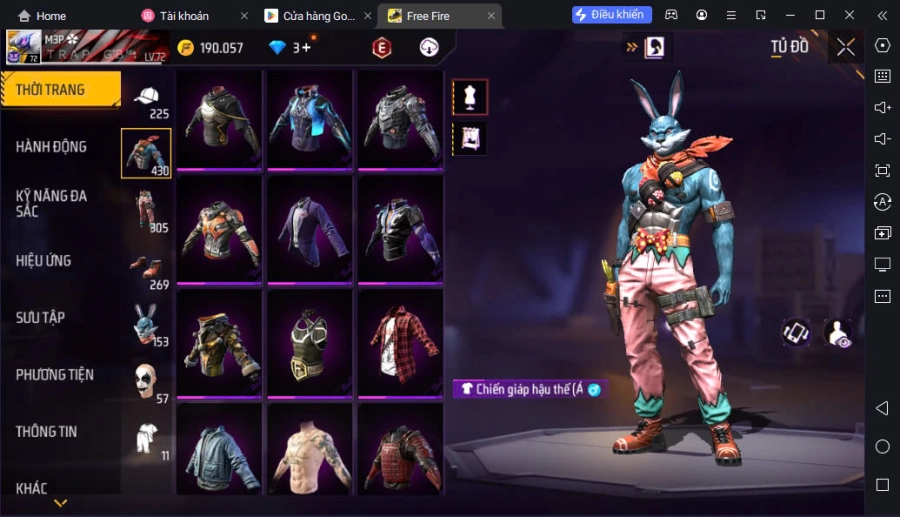Open the KỸ NĂNG ĐA SẮC tab
Screen dimensions: 900x517
(x=52, y=204)
